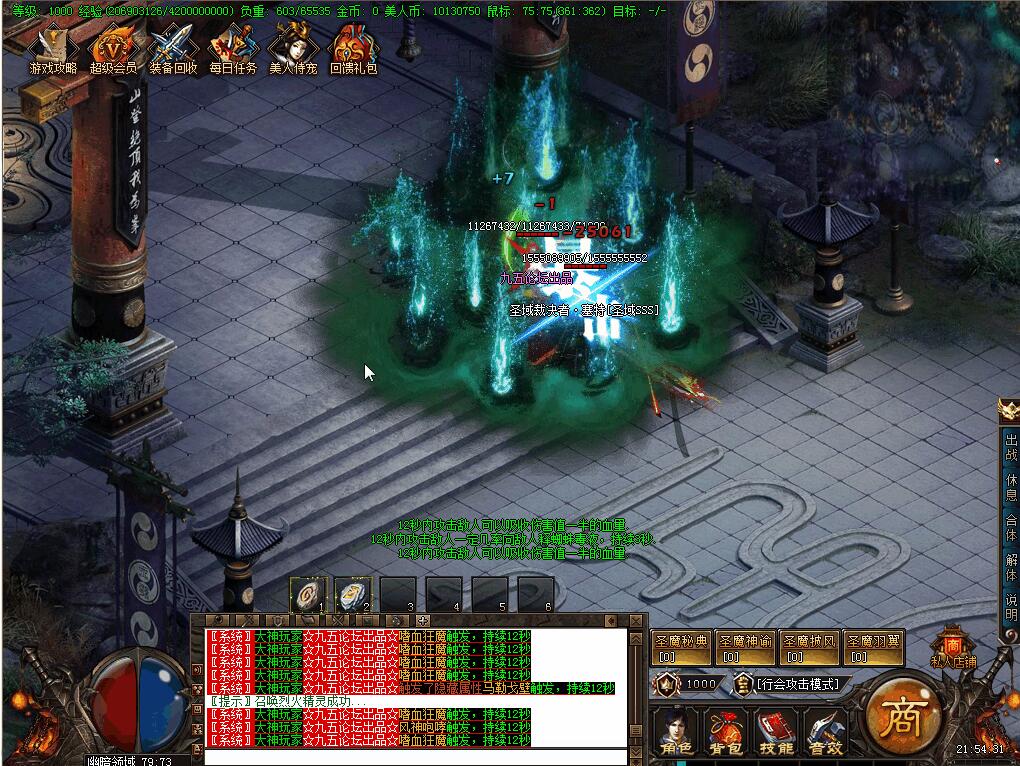
Task: Use the item in hotbar slot 1
Action: pos(307,594)
